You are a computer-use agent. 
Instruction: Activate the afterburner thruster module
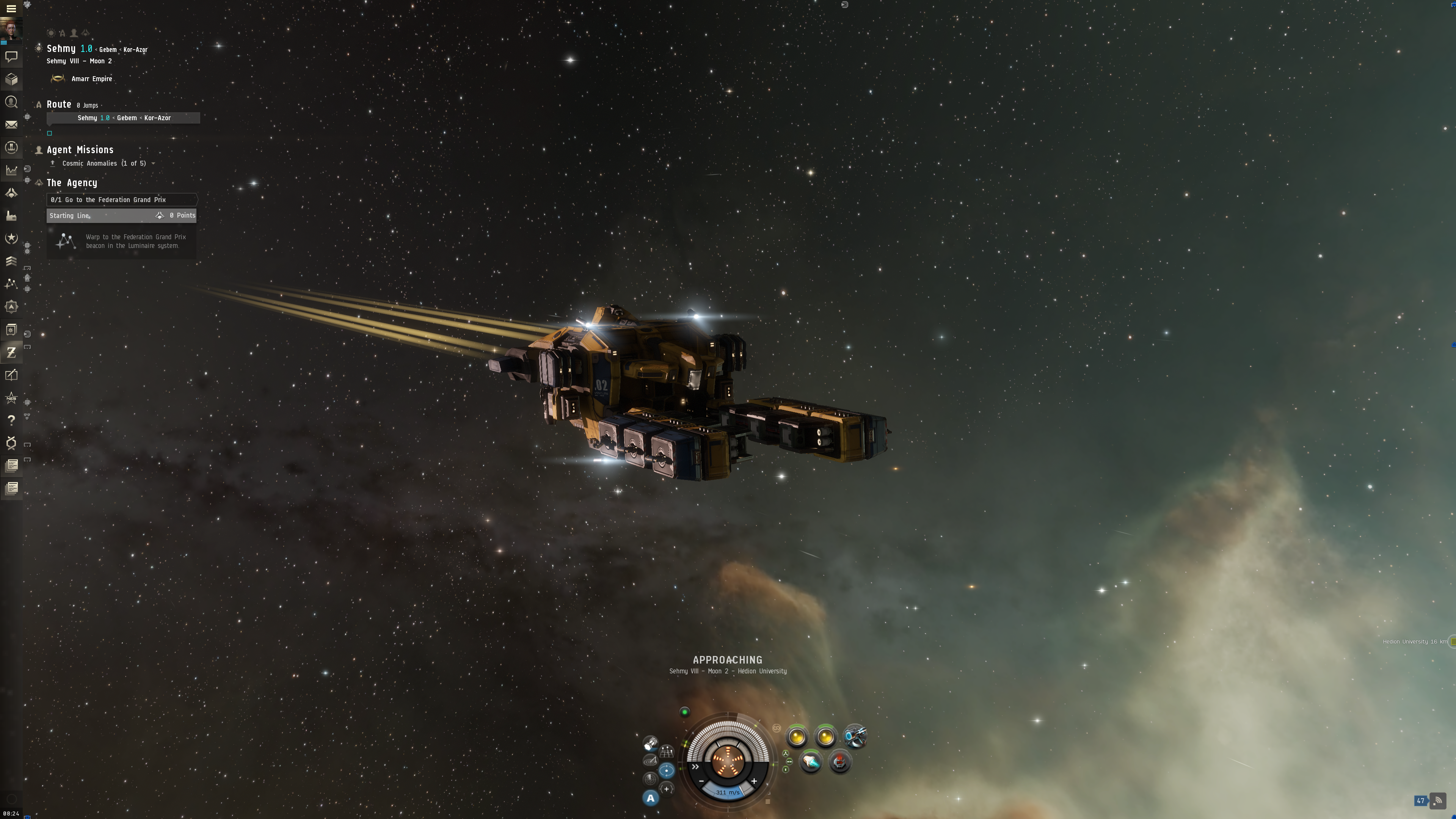(x=811, y=763)
